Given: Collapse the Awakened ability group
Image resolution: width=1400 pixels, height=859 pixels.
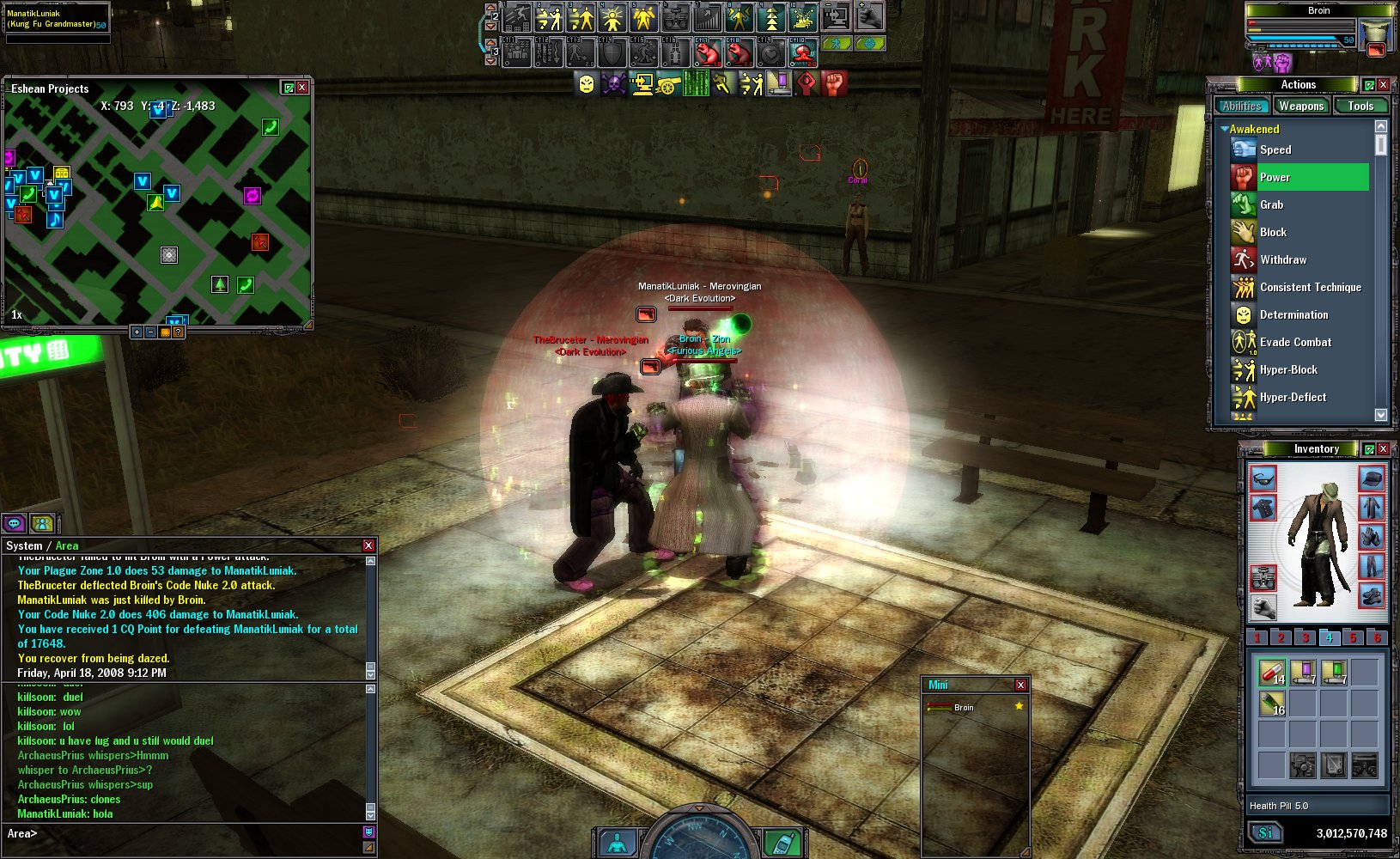Looking at the screenshot, I should point(1224,130).
